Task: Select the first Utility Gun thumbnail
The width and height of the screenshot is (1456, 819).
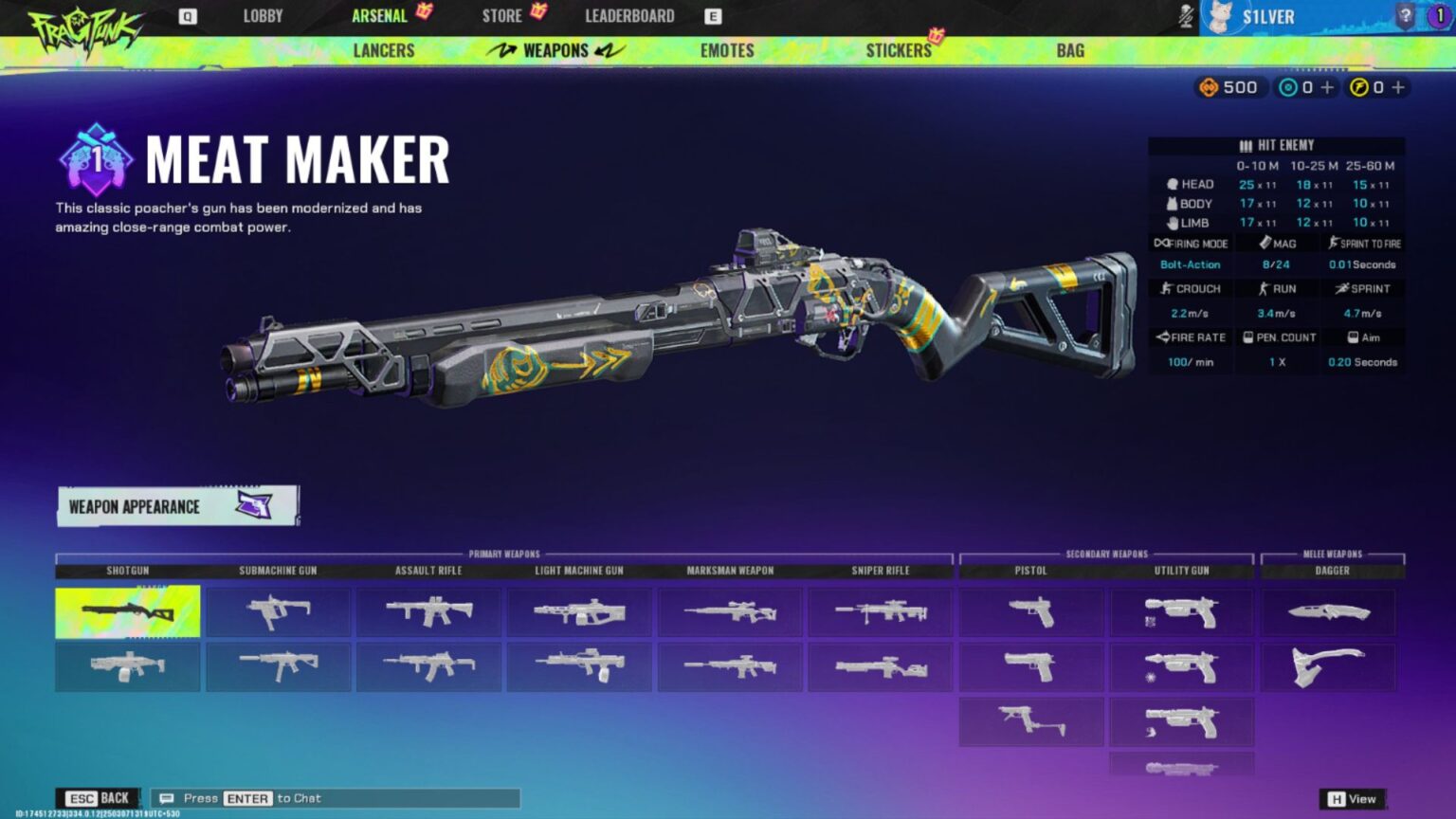Action: click(1181, 611)
